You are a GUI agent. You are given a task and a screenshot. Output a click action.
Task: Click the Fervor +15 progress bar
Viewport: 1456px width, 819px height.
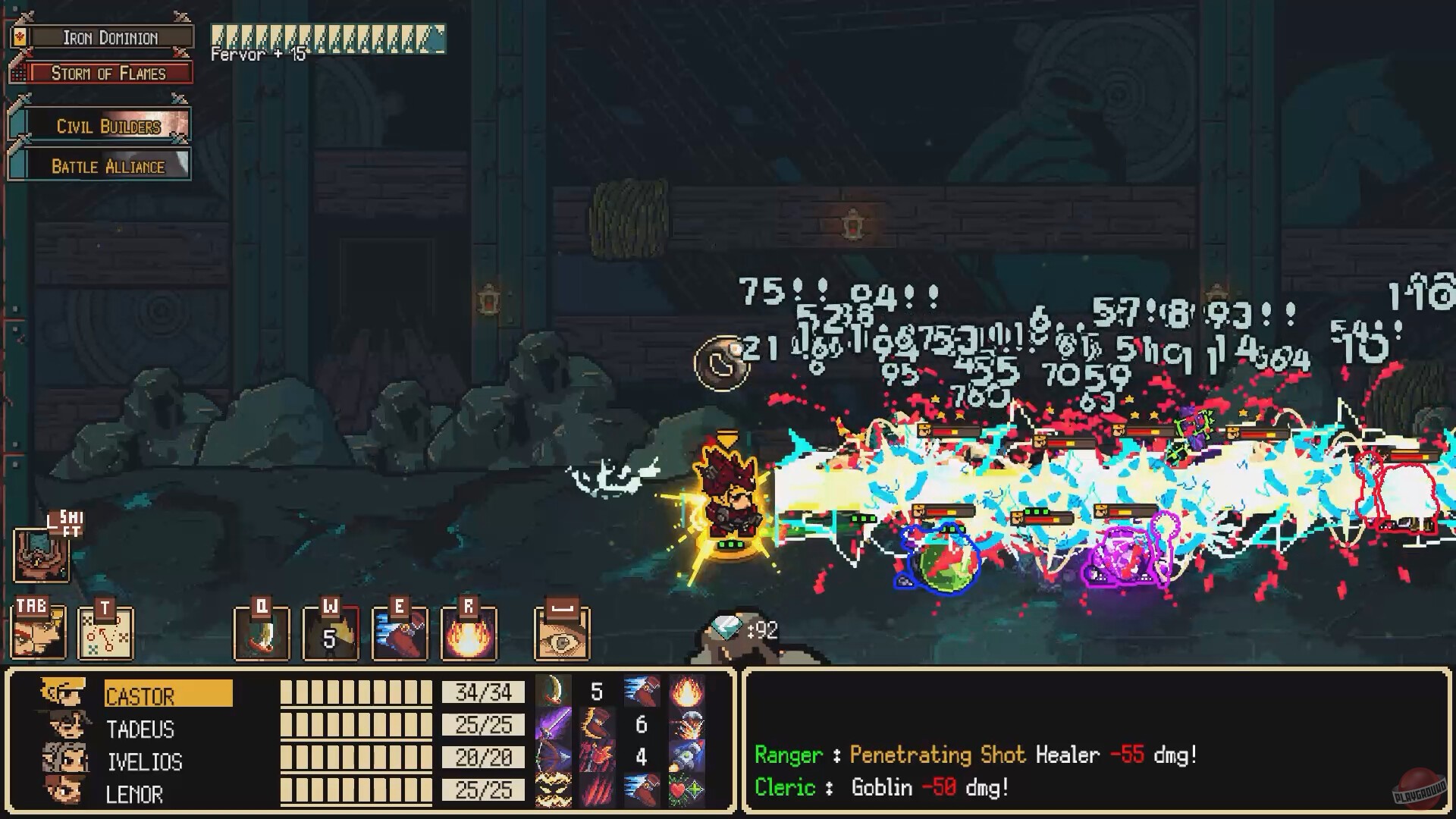point(326,36)
